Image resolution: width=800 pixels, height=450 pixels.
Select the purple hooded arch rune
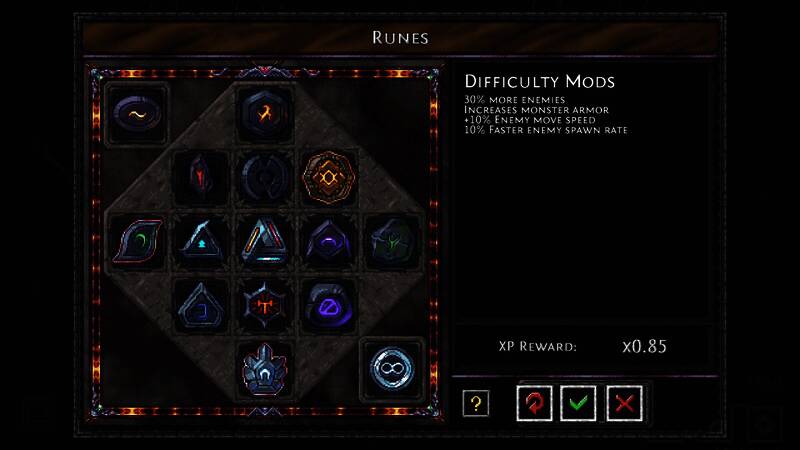(x=329, y=241)
